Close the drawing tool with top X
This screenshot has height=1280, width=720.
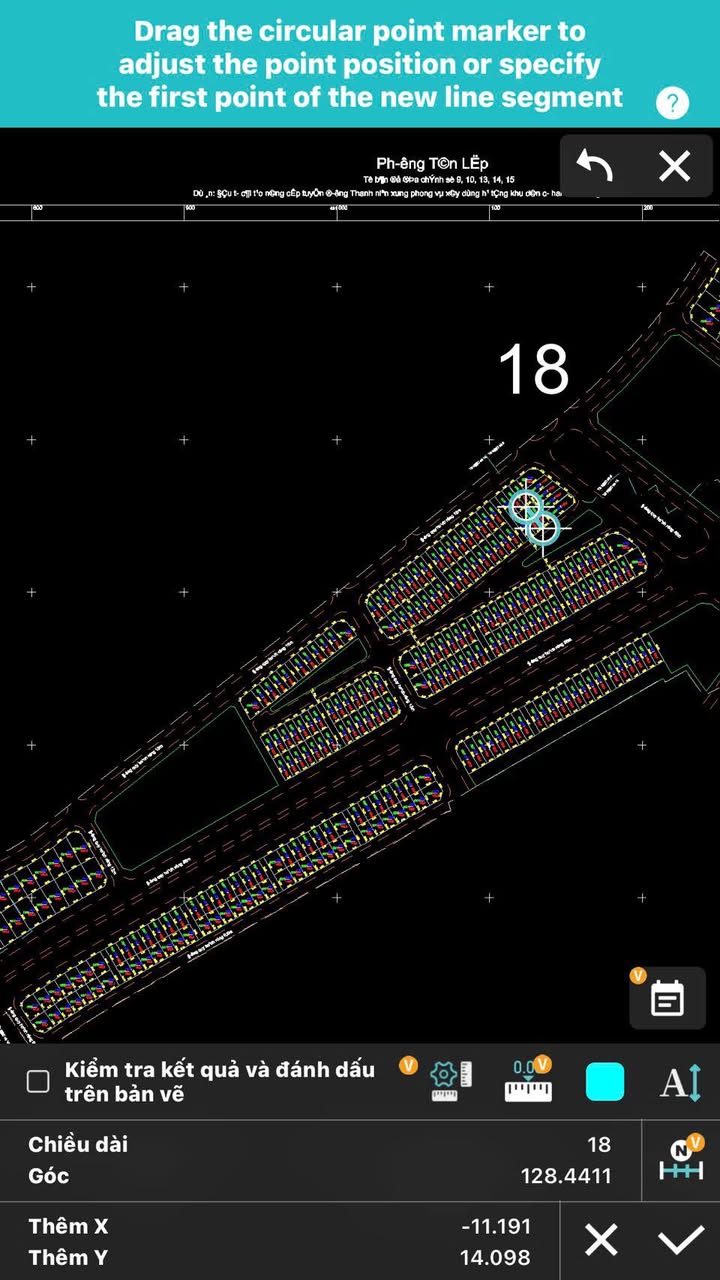coord(675,166)
